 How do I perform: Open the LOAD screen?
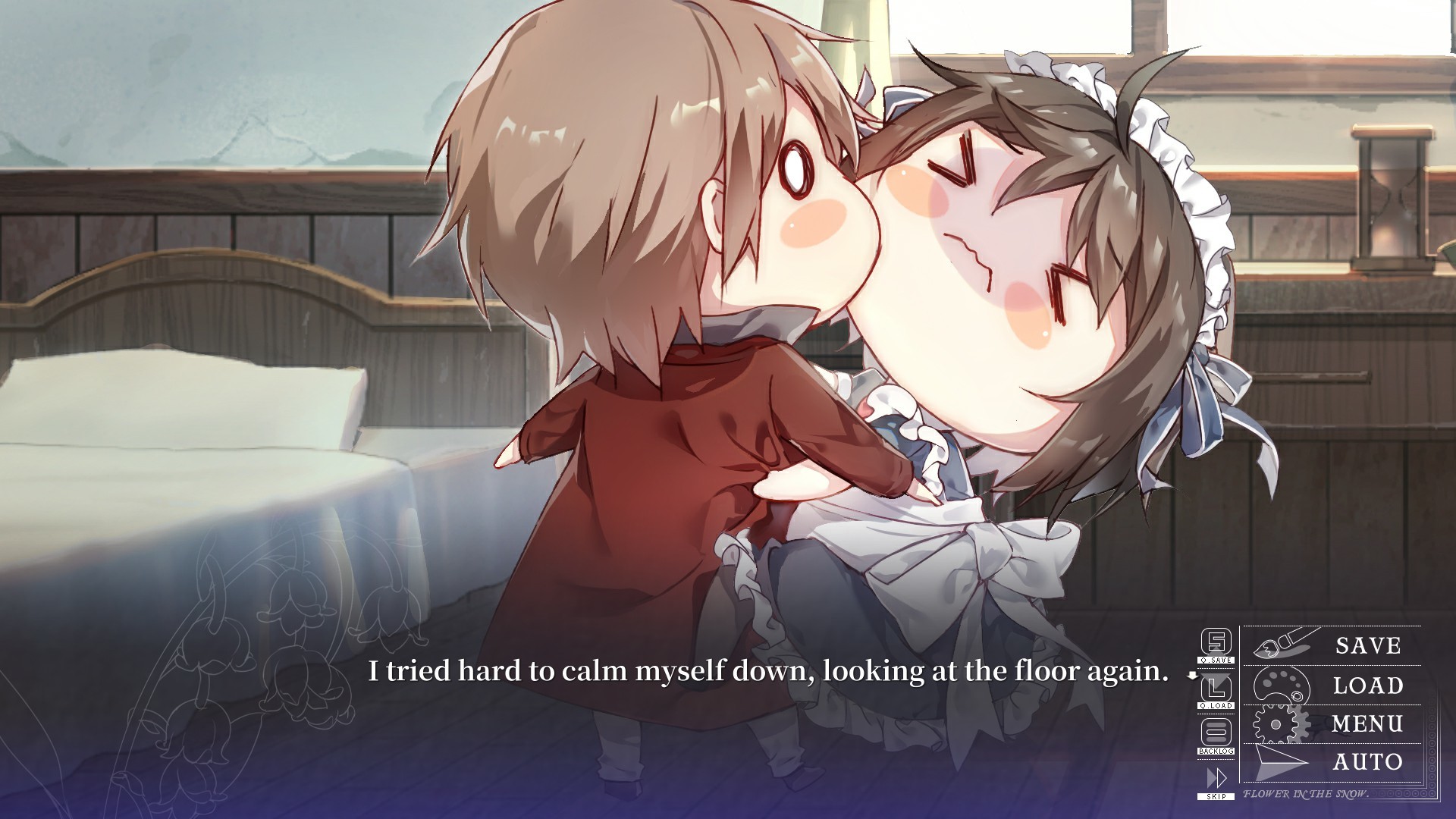pyautogui.click(x=1367, y=686)
